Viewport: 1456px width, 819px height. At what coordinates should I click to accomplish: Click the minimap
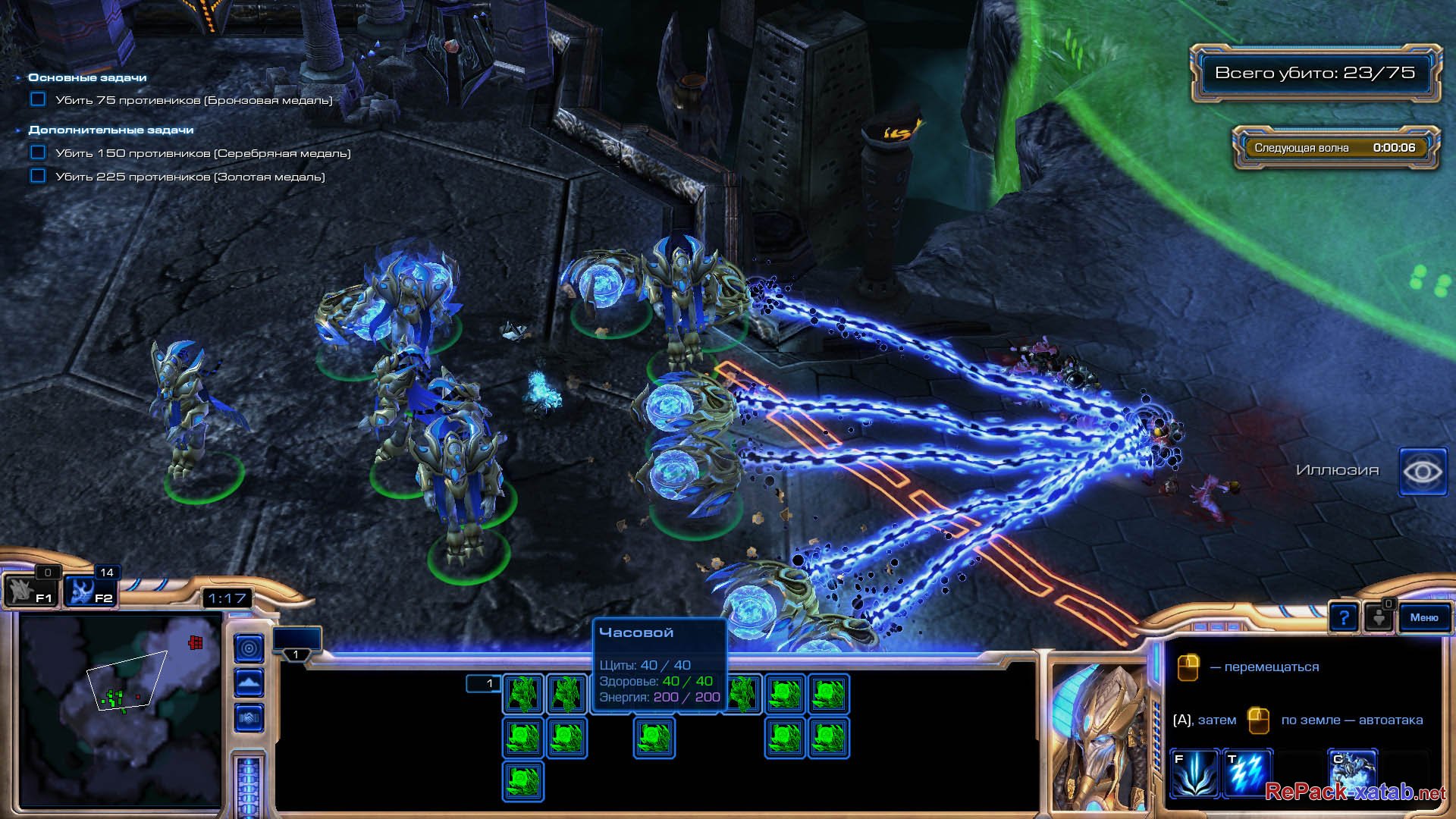(x=120, y=709)
